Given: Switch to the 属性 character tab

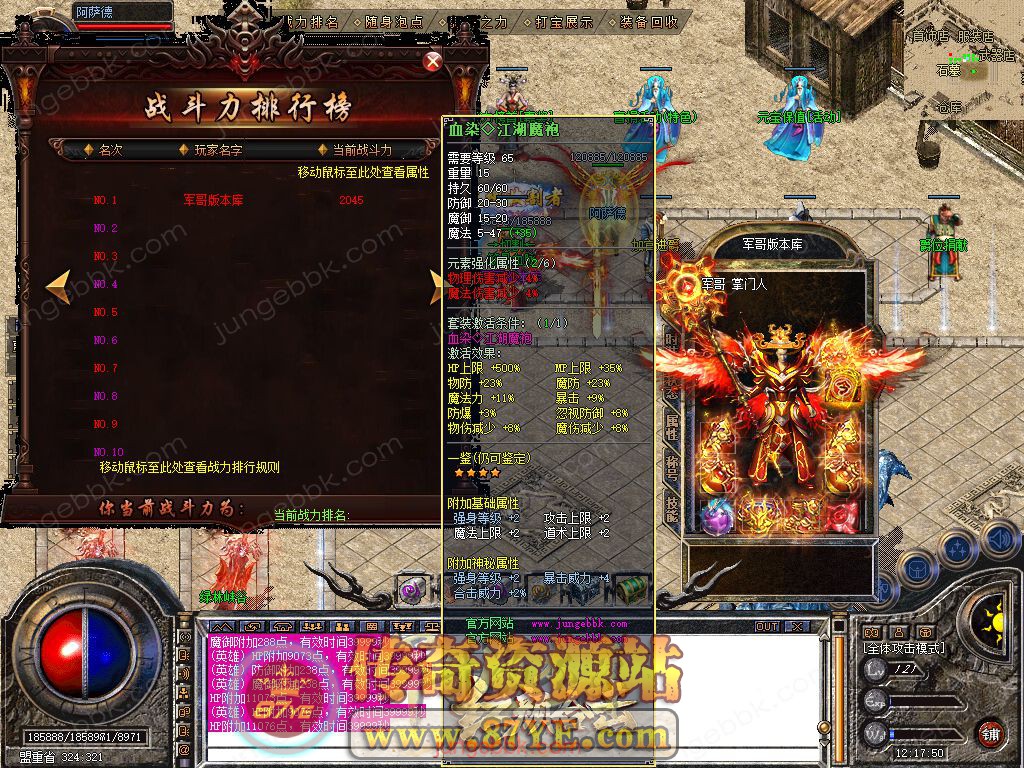Looking at the screenshot, I should click(672, 430).
